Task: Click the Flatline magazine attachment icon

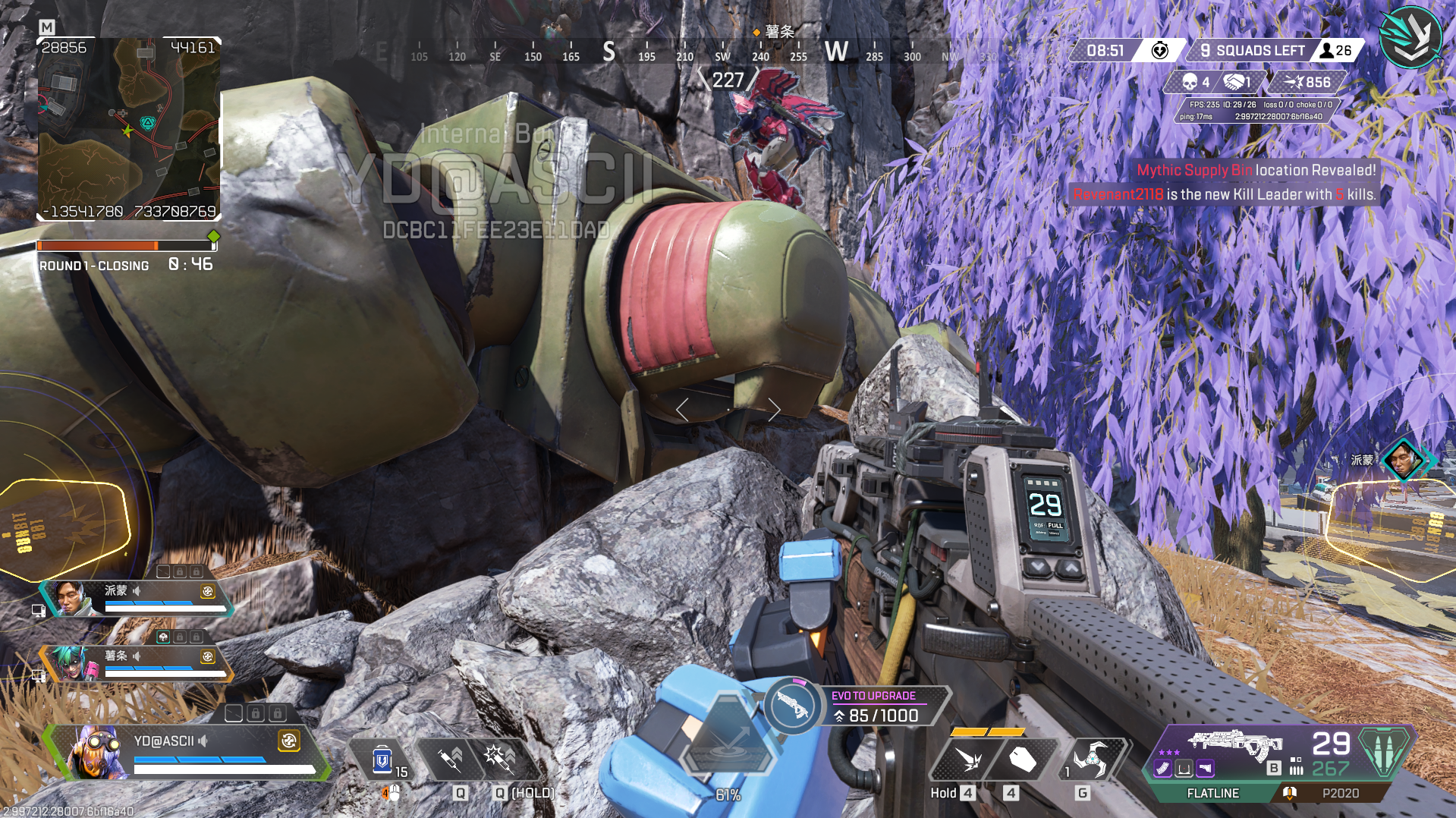Action: click(x=1163, y=769)
